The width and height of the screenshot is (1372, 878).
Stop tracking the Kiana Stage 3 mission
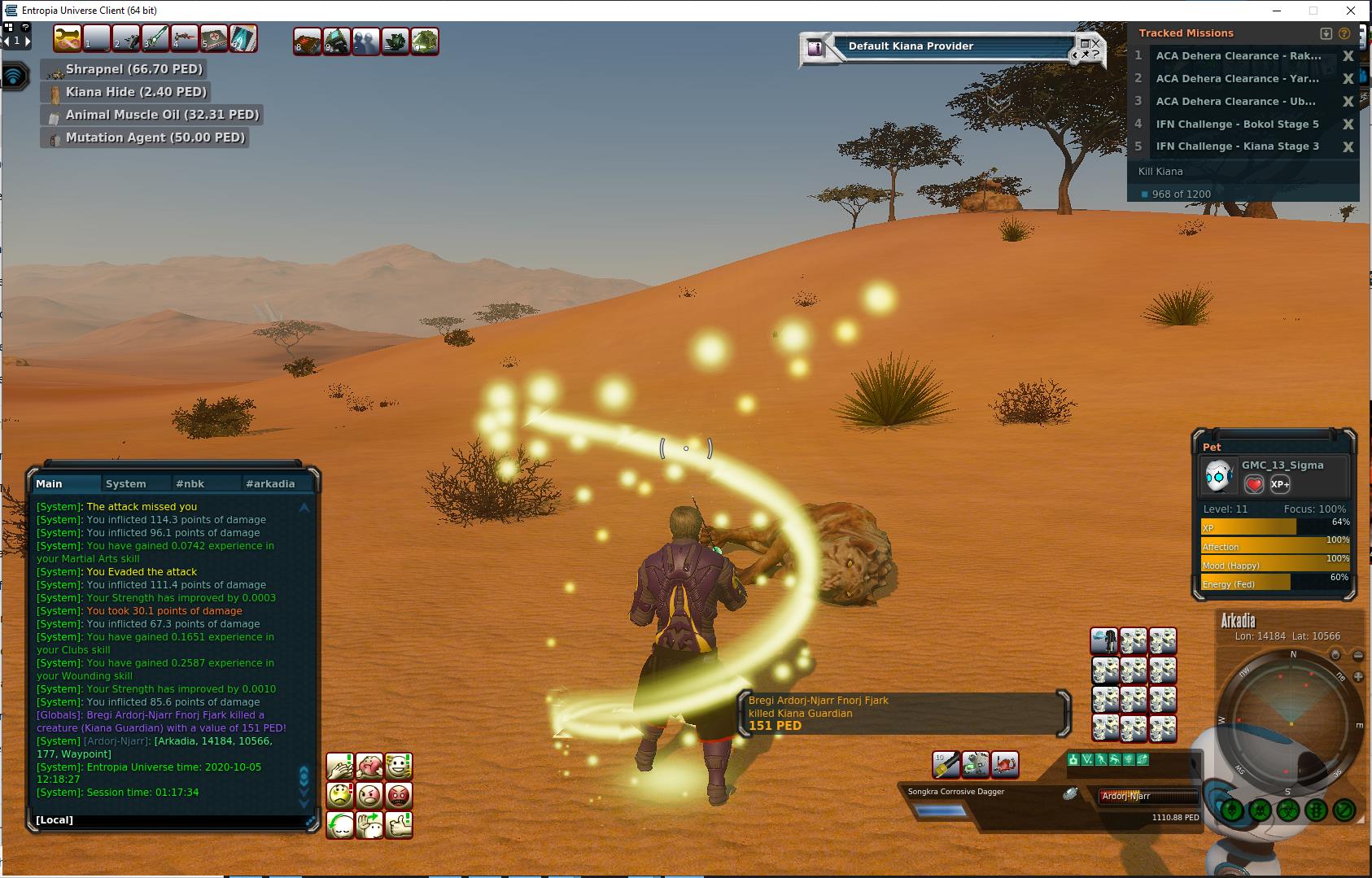click(x=1348, y=147)
